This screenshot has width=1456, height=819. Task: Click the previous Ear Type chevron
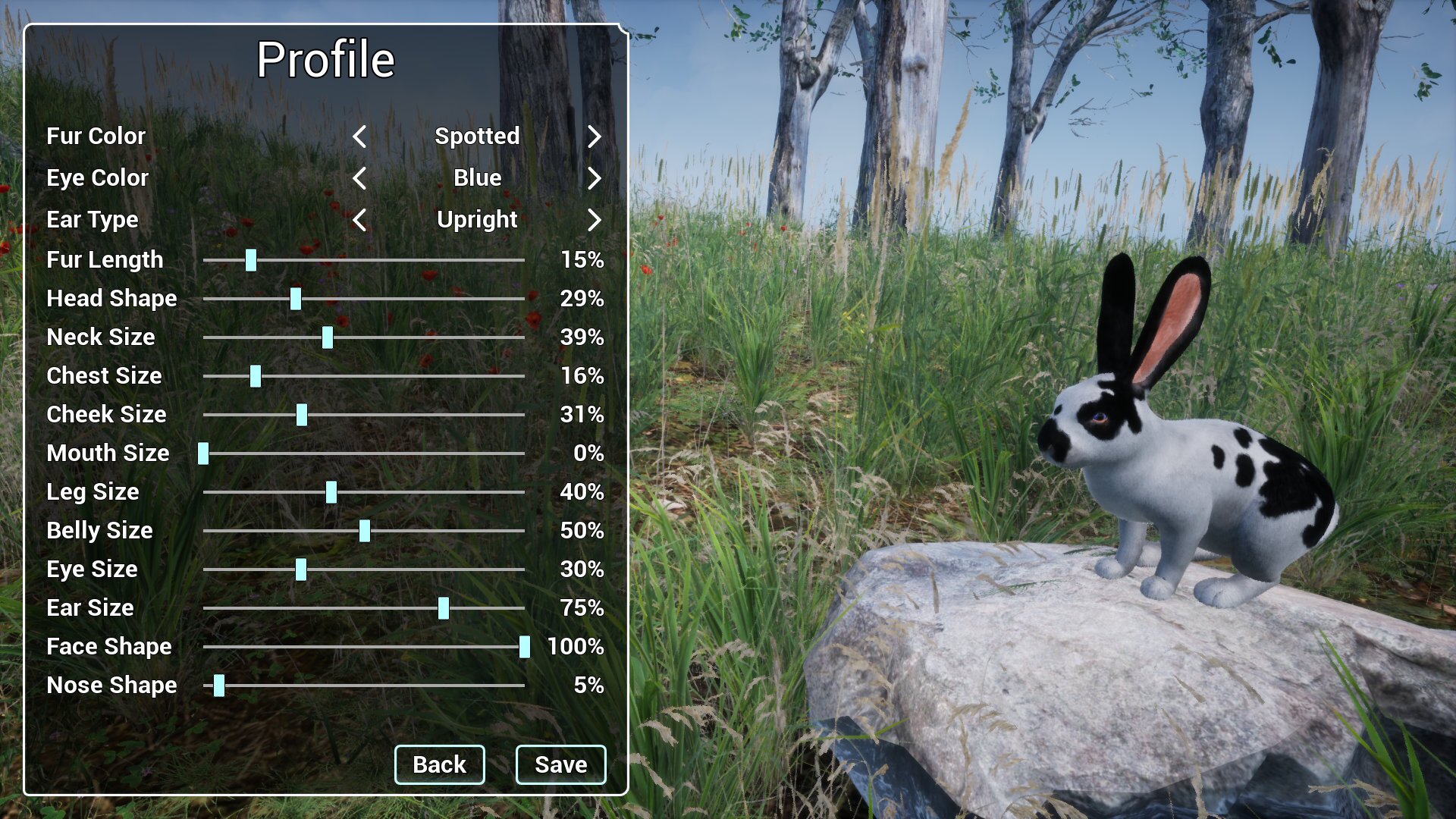pos(359,220)
